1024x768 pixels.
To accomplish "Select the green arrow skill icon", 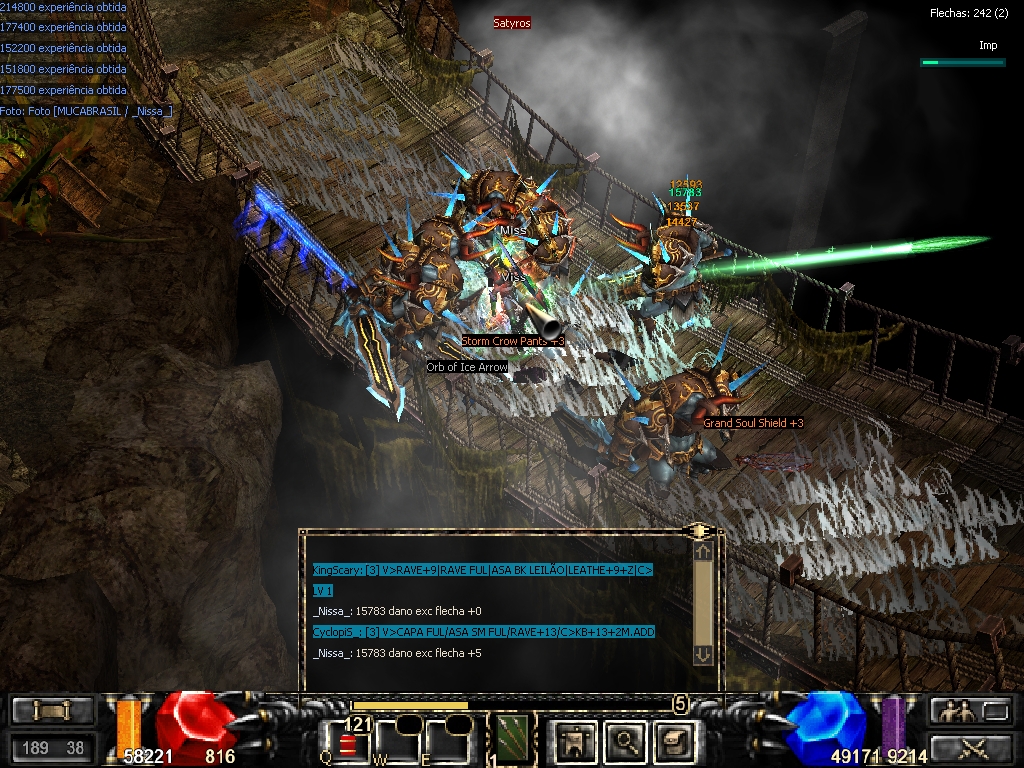I will 513,738.
